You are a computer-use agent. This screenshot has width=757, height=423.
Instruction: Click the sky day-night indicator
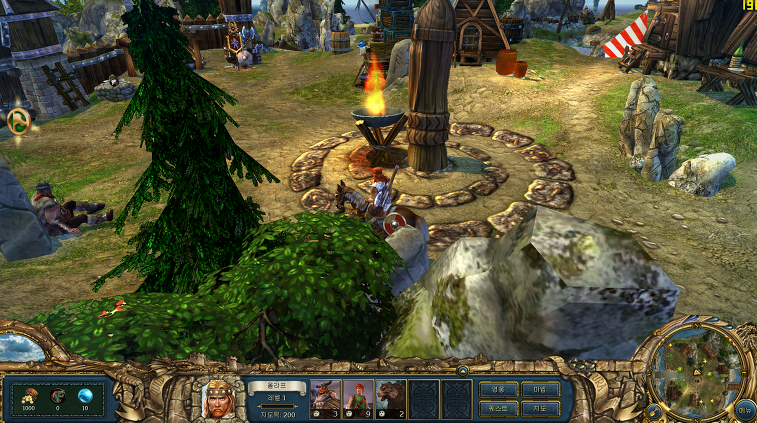(x=20, y=348)
